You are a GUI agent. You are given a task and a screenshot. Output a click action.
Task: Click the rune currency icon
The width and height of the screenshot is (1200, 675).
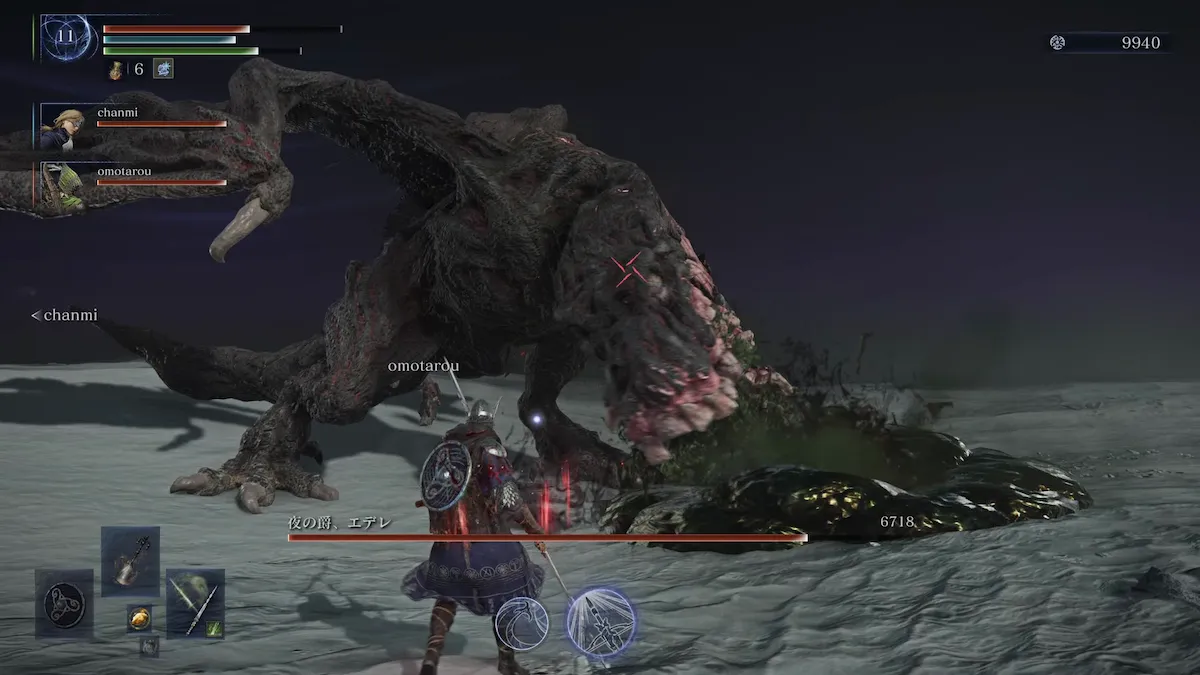coord(1058,43)
